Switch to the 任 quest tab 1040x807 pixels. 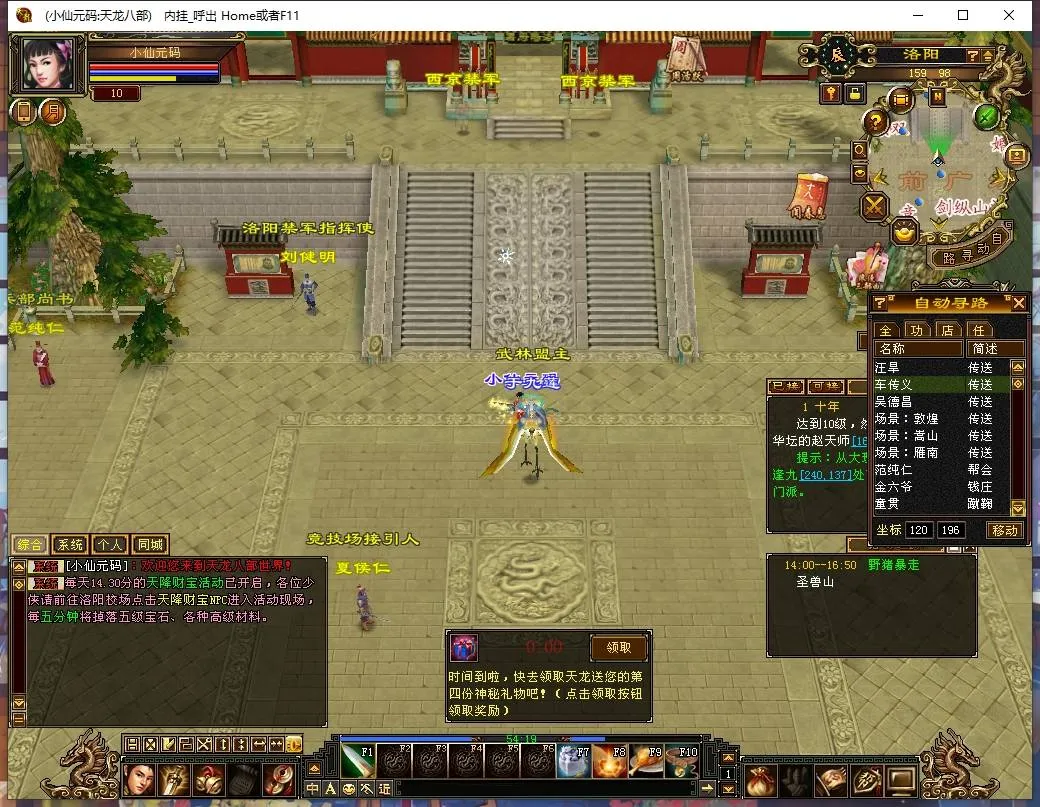pyautogui.click(x=979, y=330)
